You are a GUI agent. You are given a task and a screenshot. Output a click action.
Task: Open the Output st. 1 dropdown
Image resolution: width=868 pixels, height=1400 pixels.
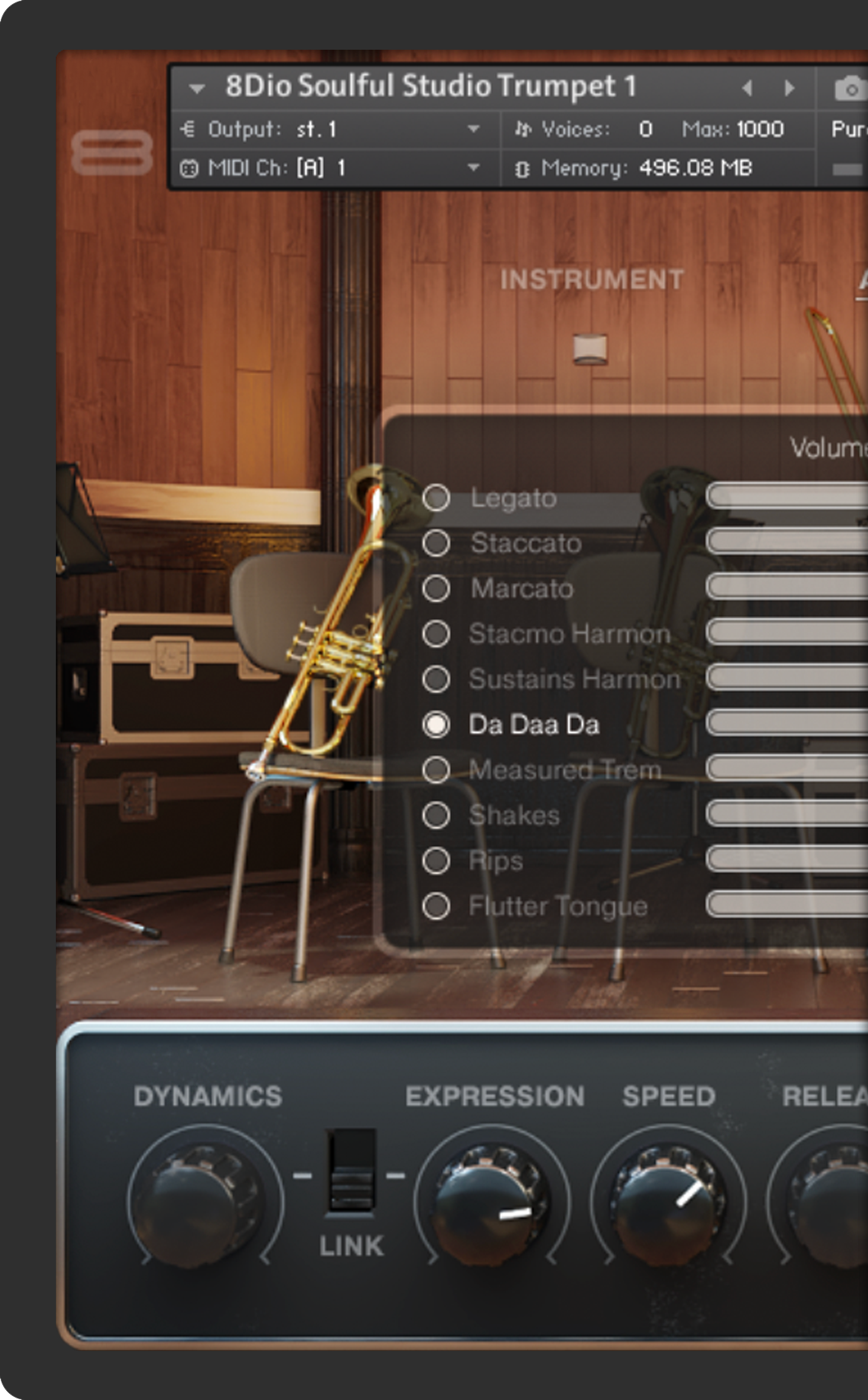click(473, 129)
